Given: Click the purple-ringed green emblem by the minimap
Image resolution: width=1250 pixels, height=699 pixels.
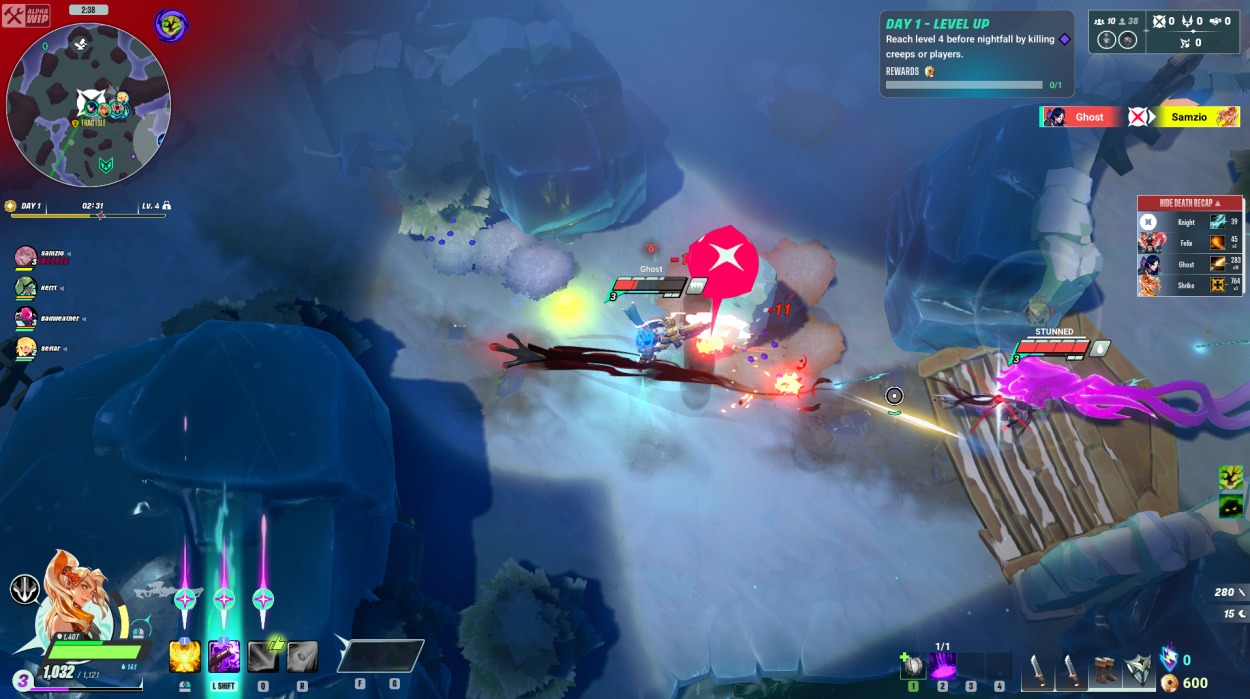Looking at the screenshot, I should (171, 25).
